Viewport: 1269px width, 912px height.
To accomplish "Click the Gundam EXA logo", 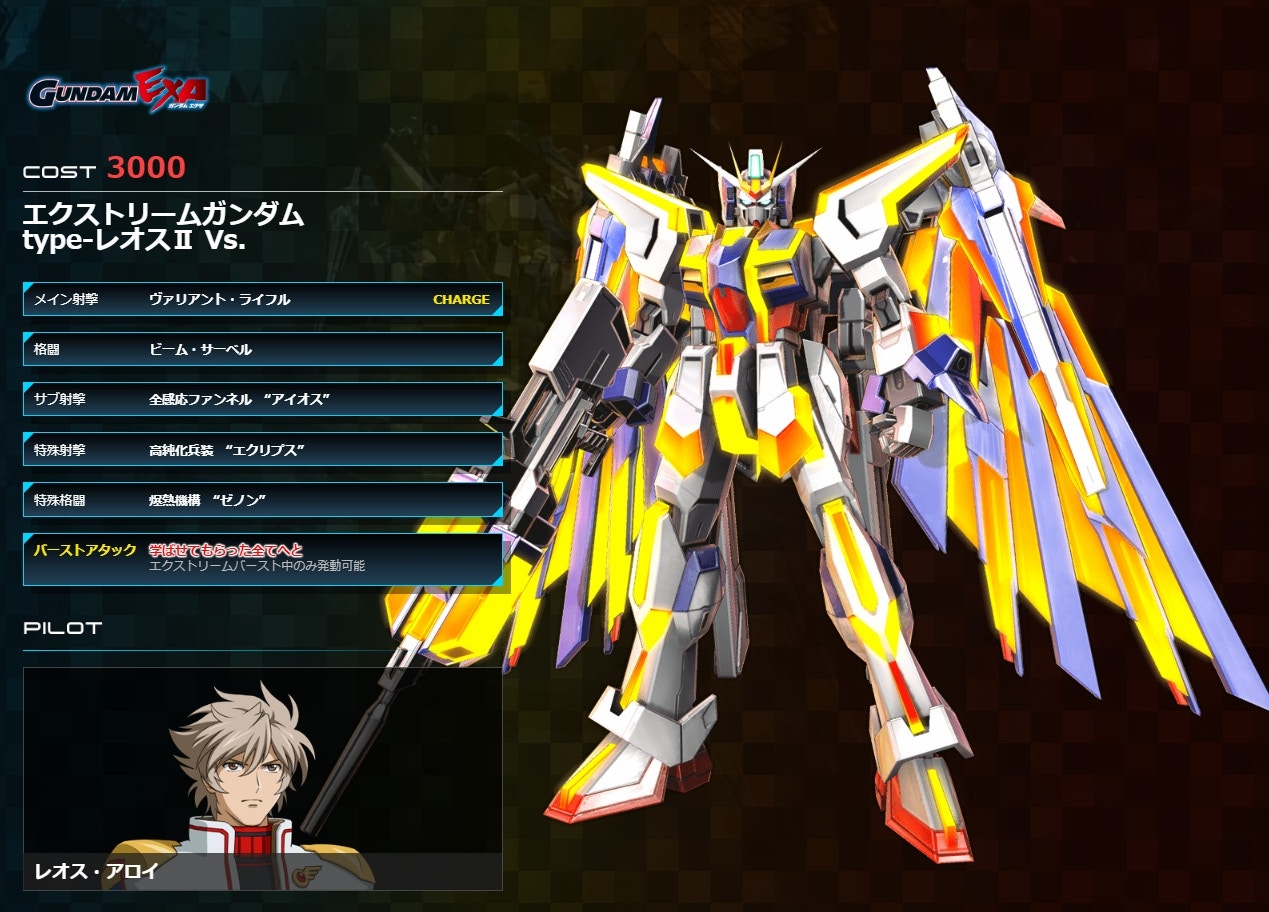I will (117, 91).
